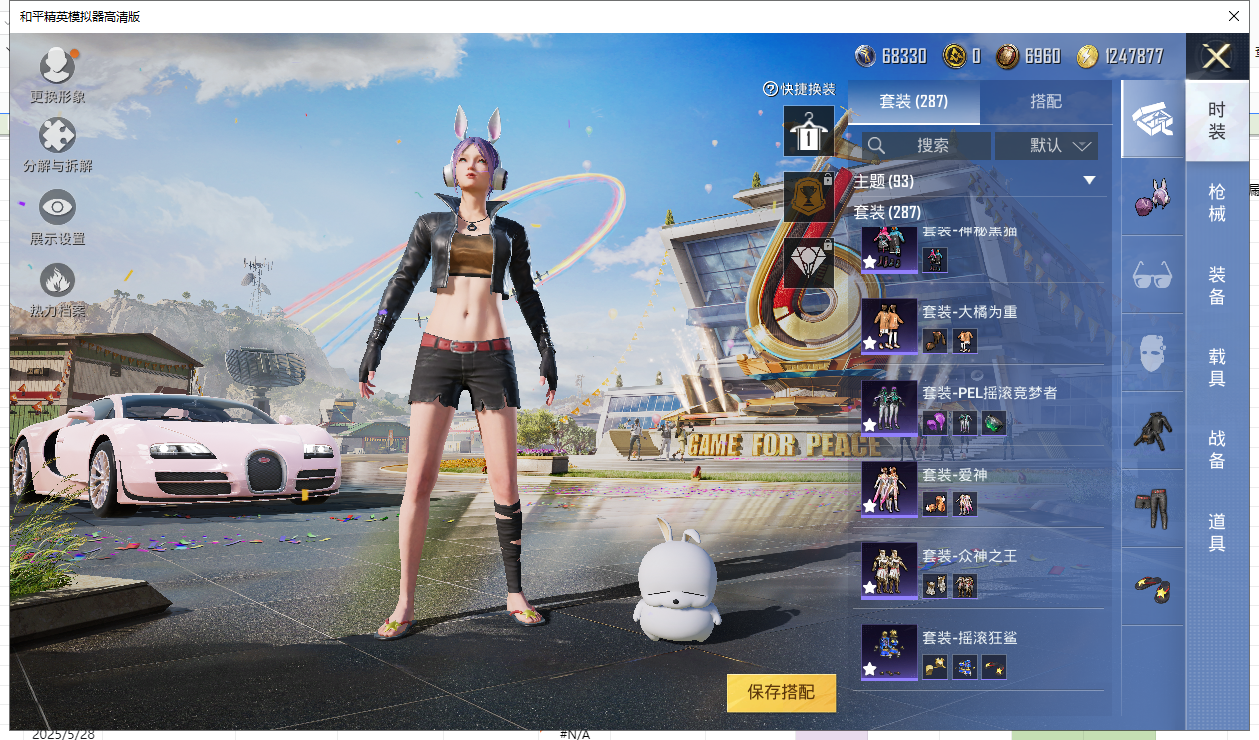Switch to the 套装 (287) tab

point(913,102)
